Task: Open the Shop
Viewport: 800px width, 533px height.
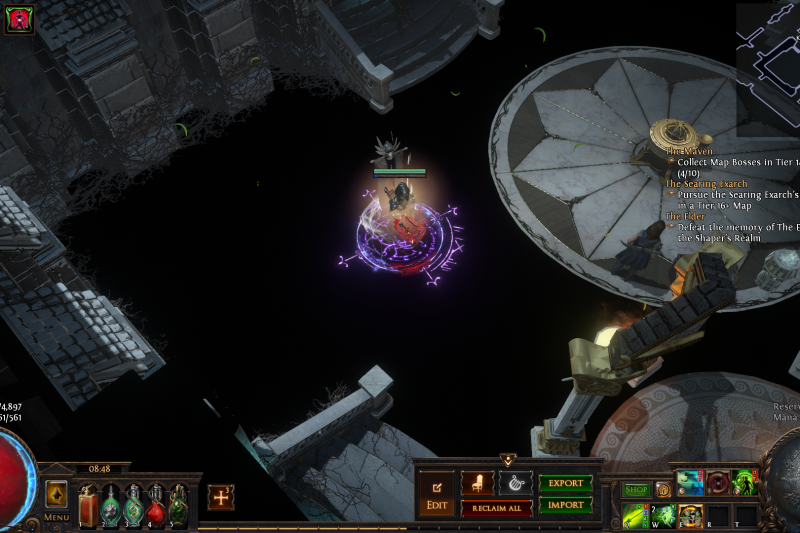Action: click(637, 490)
